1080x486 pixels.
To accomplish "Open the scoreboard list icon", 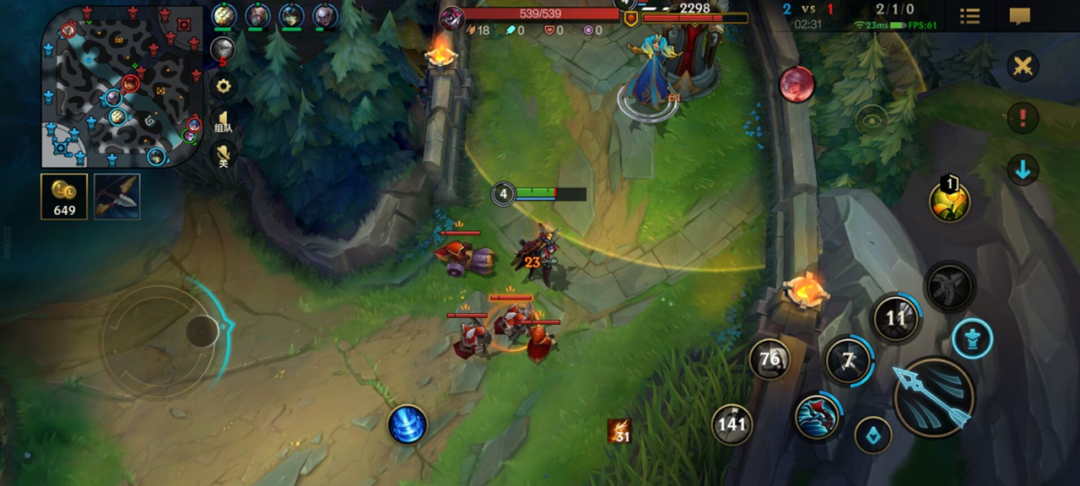I will (x=970, y=16).
